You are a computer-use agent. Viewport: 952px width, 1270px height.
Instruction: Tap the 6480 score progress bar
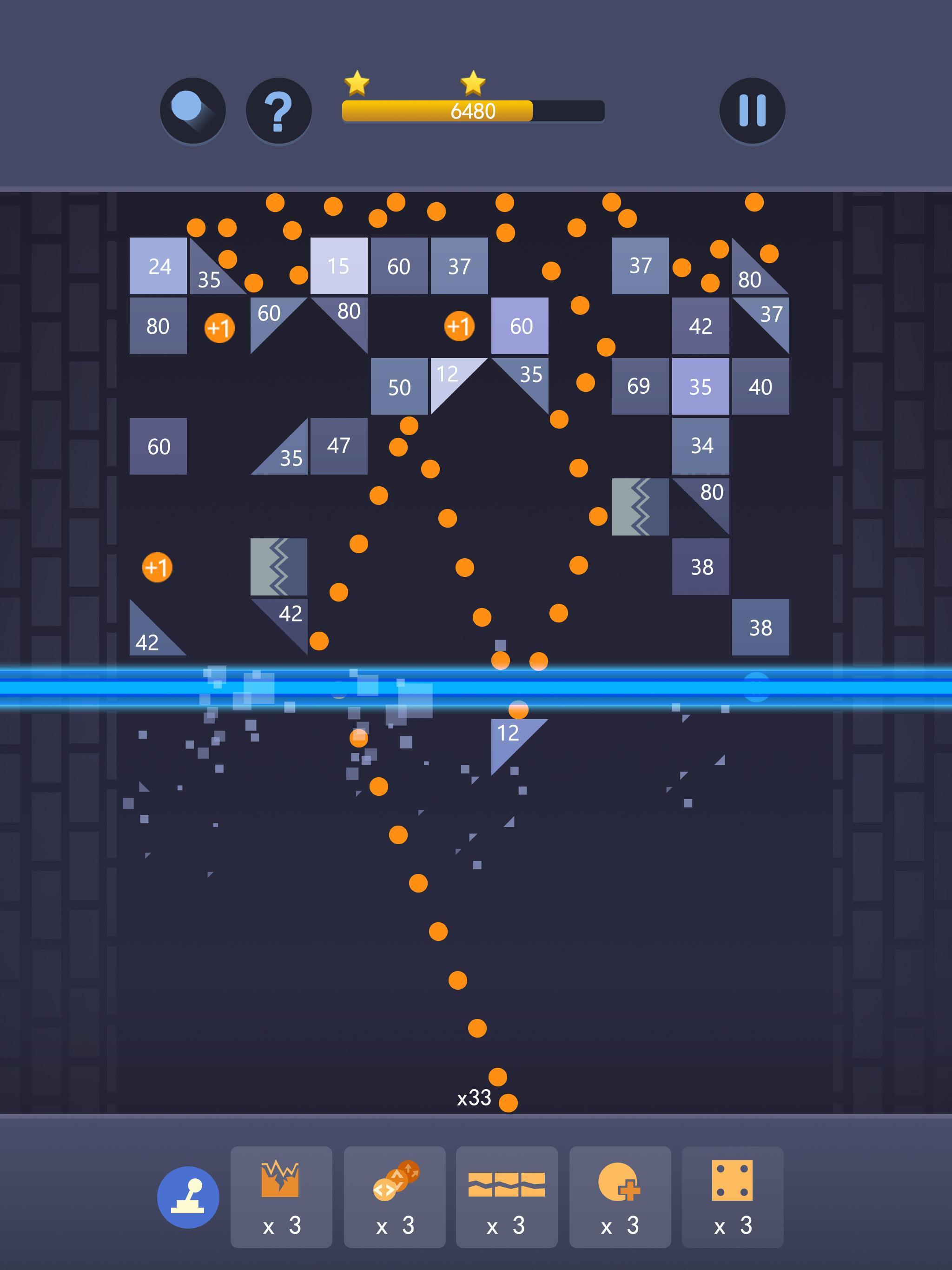tap(473, 112)
